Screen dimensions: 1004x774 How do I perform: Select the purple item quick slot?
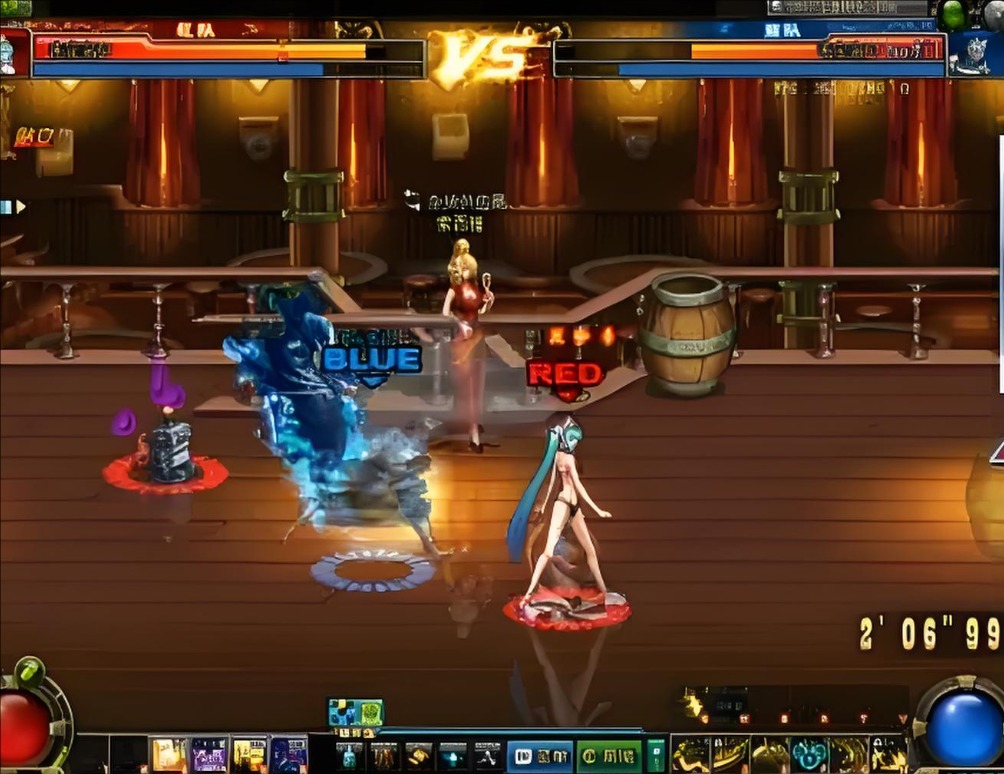pos(209,755)
